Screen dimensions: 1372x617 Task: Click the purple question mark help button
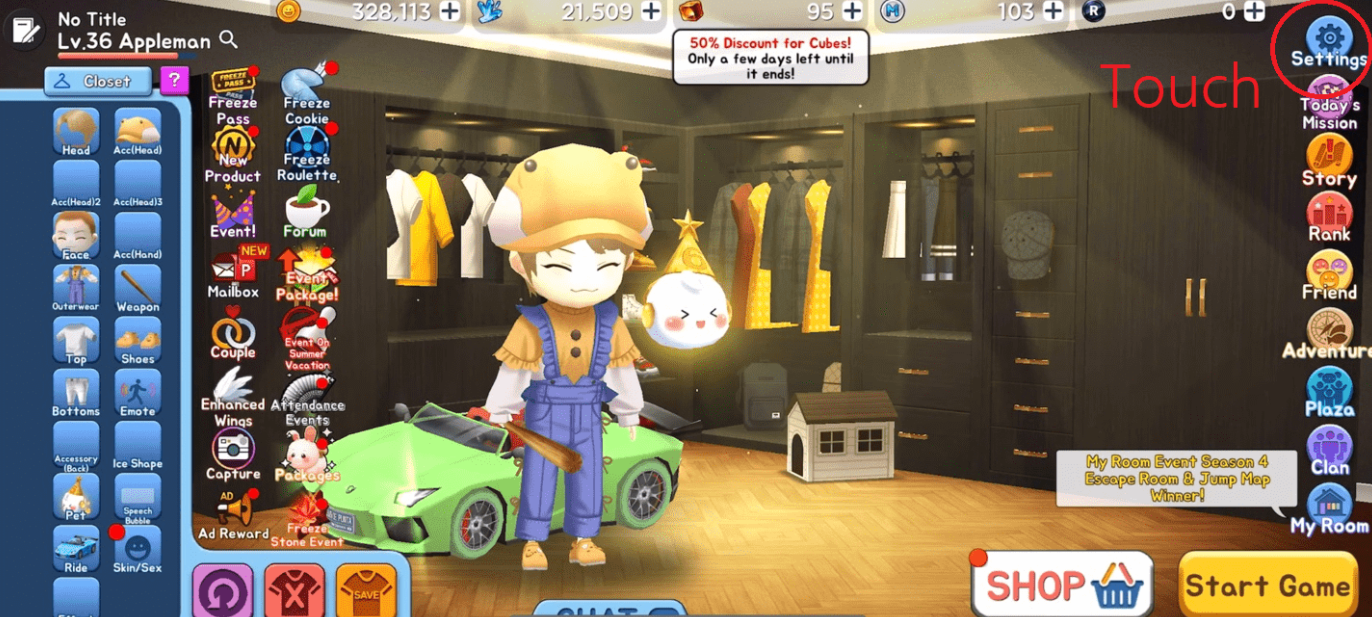pyautogui.click(x=175, y=80)
